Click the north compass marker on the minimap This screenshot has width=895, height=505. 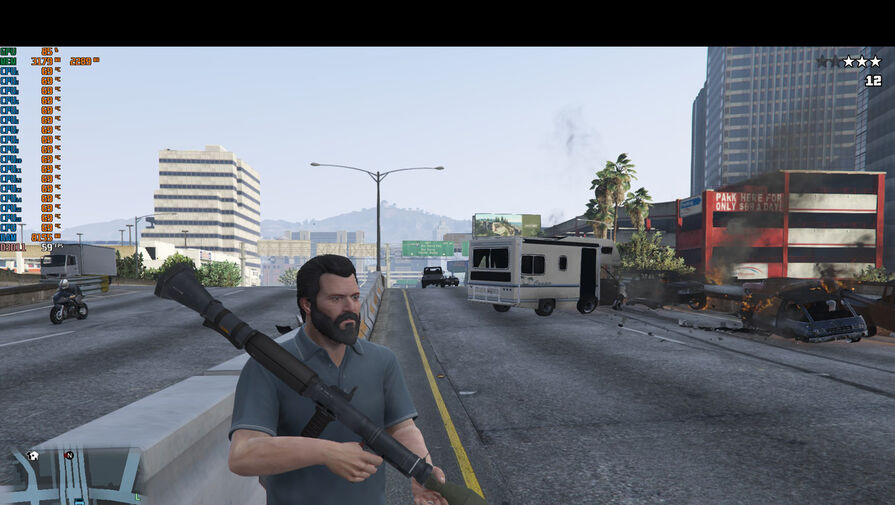pos(69,455)
